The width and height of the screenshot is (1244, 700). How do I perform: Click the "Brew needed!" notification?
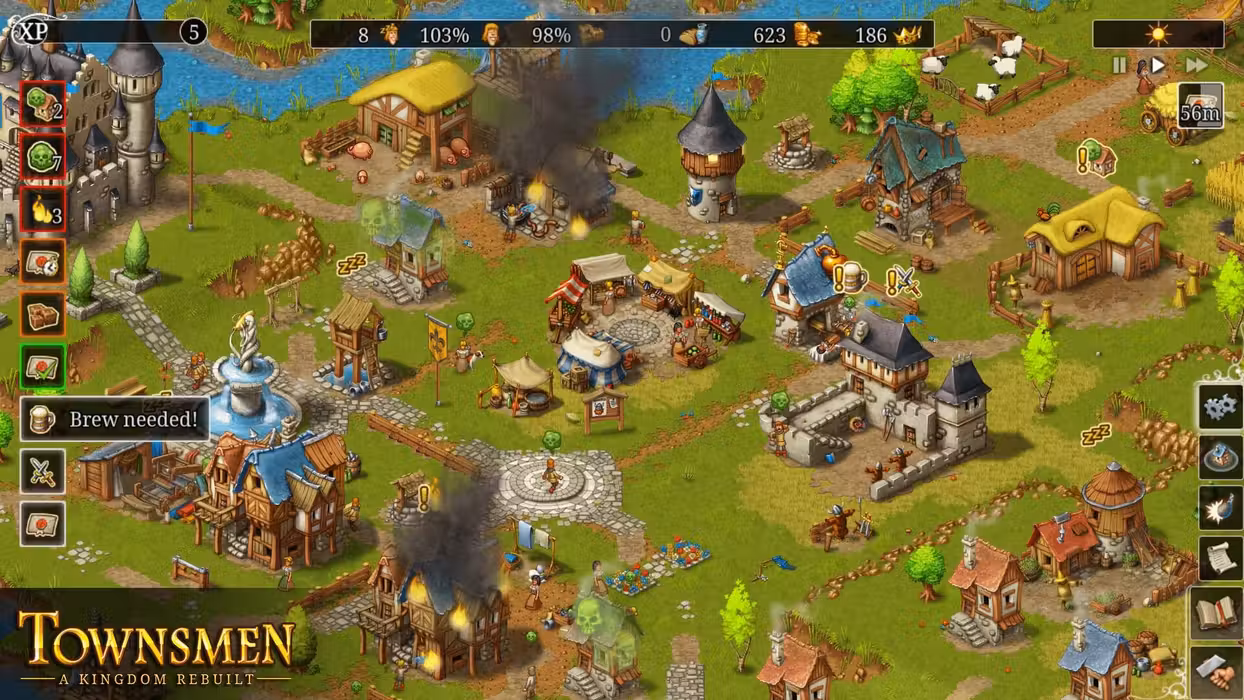(x=115, y=419)
